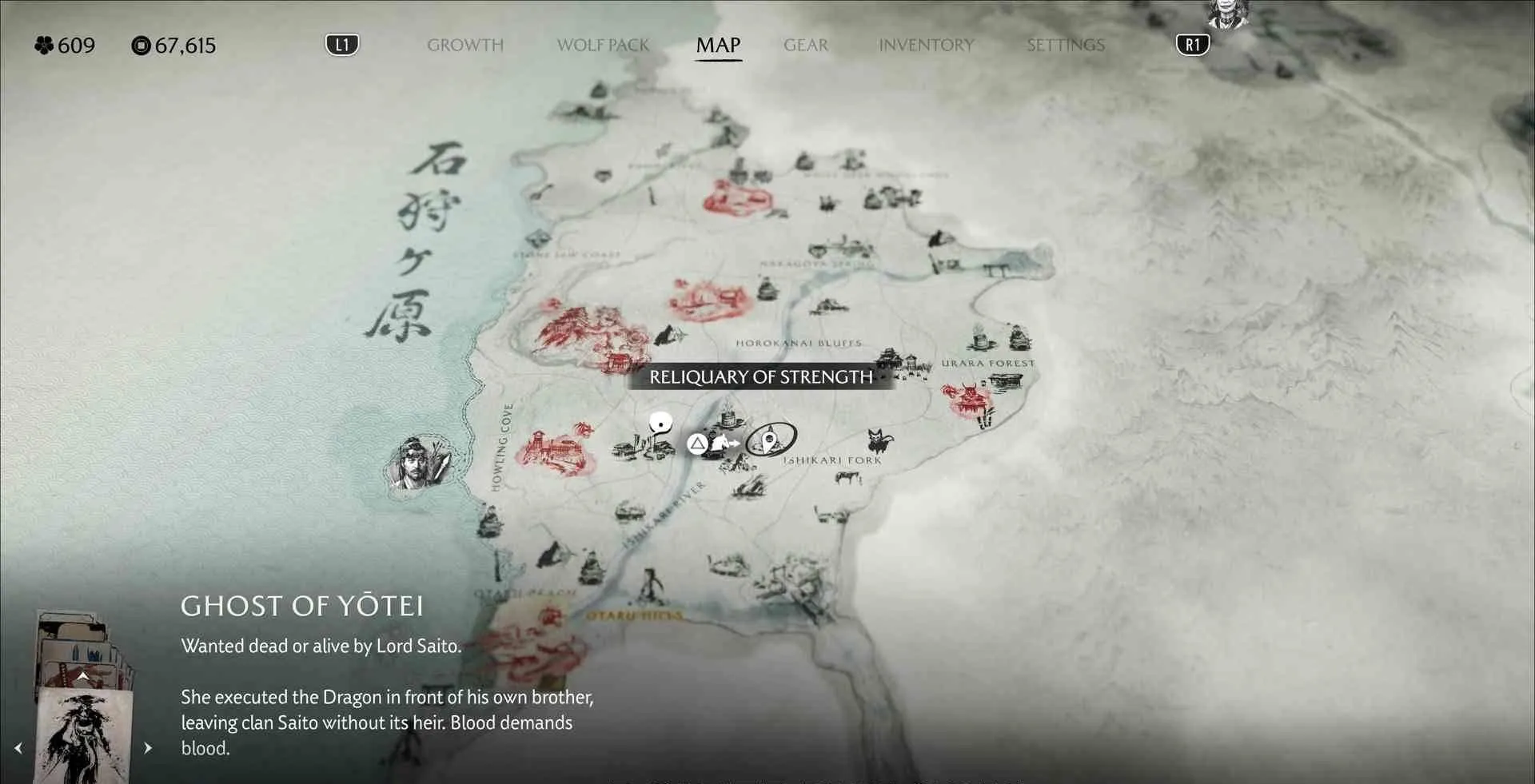Select the Map tab
Screen dimensions: 1535x784
click(718, 46)
